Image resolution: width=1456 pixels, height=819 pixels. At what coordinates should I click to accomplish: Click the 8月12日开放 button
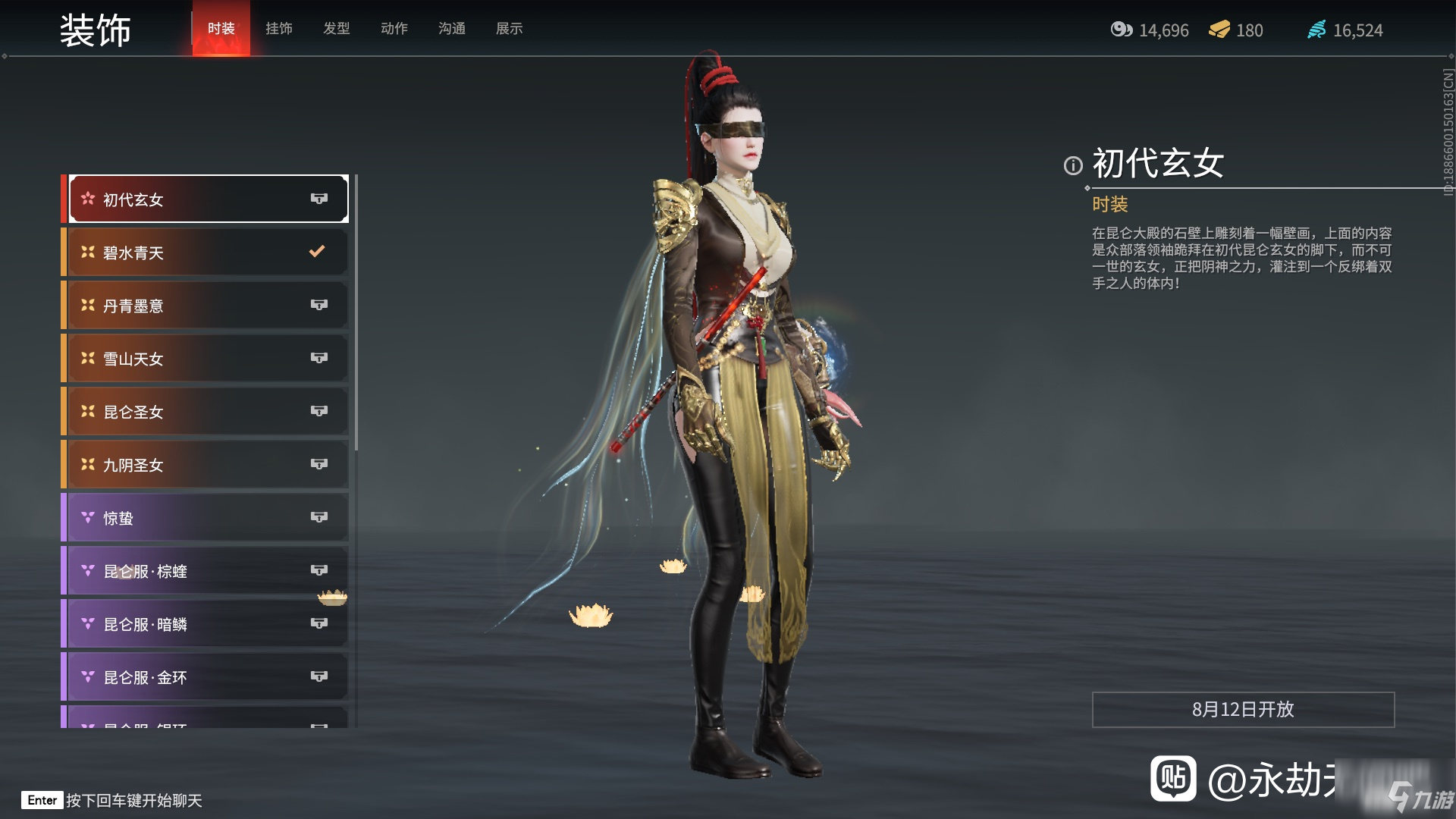1242,710
